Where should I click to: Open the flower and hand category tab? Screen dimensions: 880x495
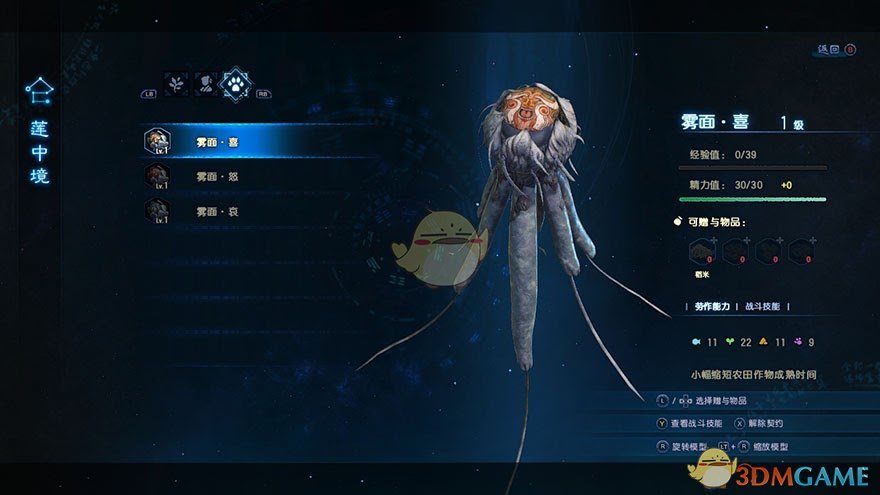(x=205, y=83)
